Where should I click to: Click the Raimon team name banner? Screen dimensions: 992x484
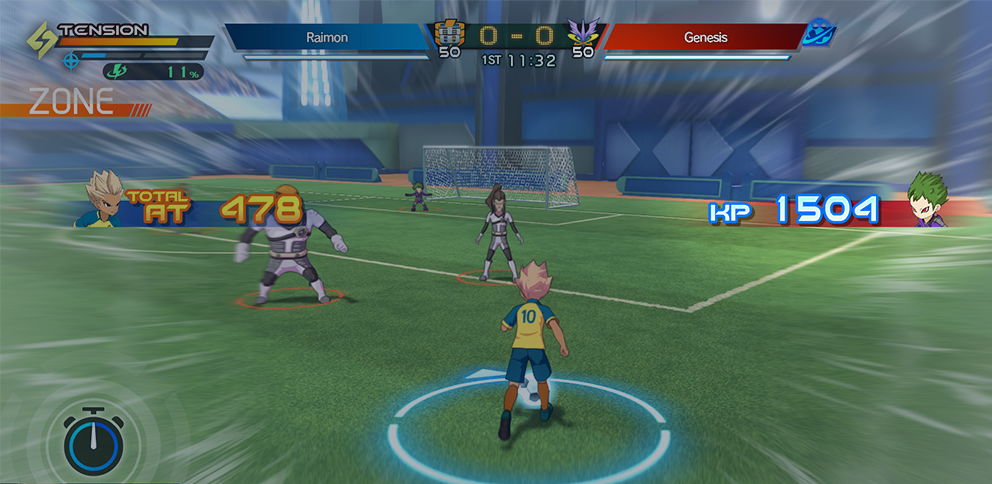tap(328, 37)
